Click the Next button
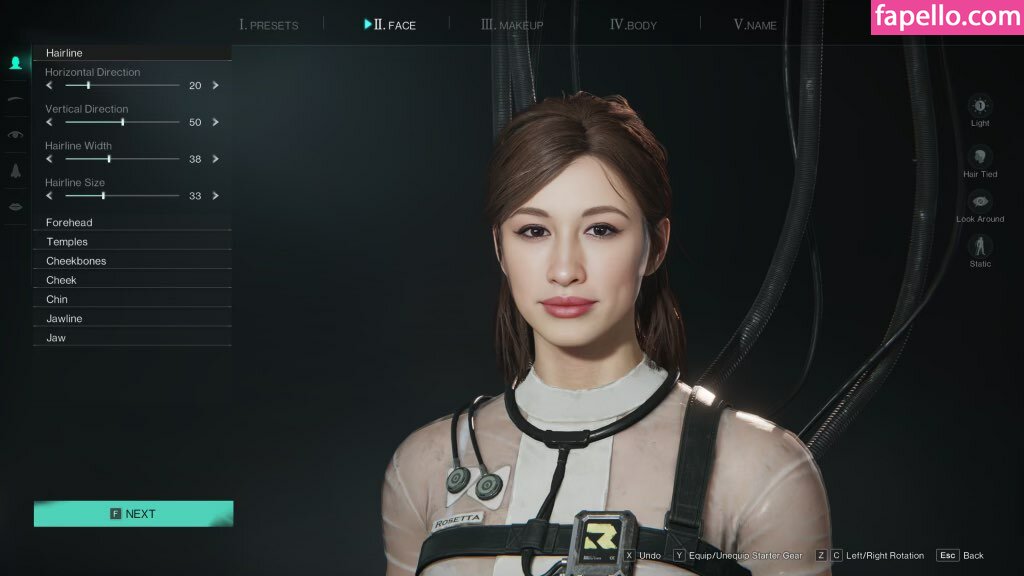This screenshot has width=1024, height=576. click(x=133, y=514)
